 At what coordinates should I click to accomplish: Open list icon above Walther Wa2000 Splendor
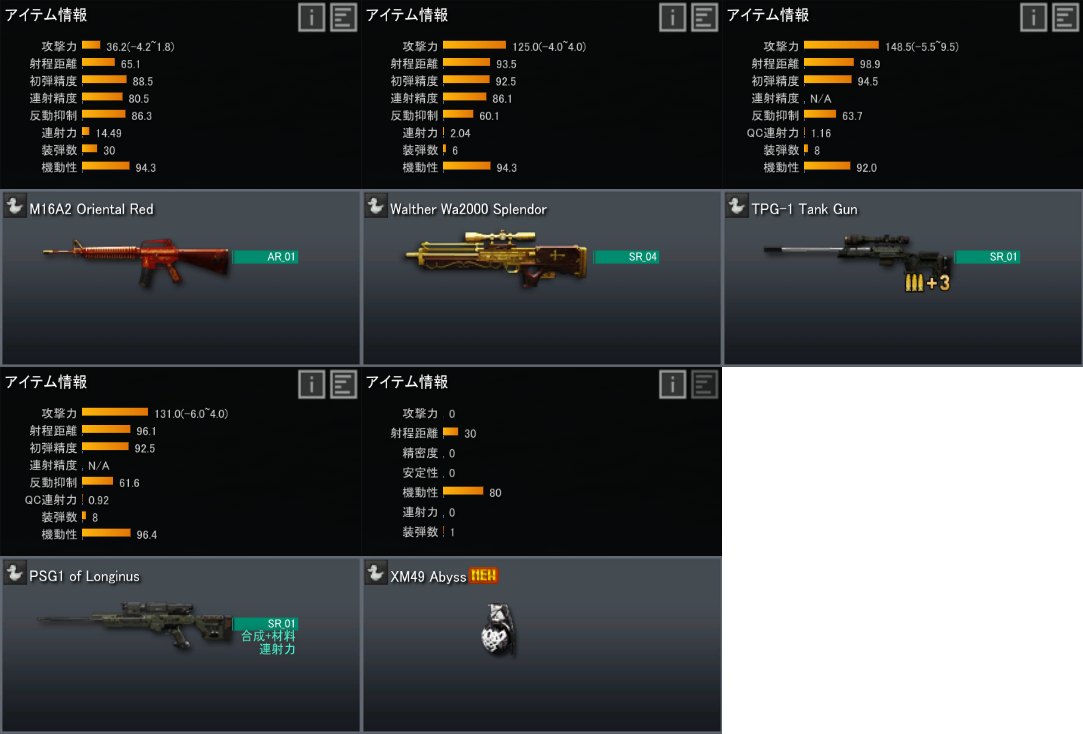click(x=705, y=17)
